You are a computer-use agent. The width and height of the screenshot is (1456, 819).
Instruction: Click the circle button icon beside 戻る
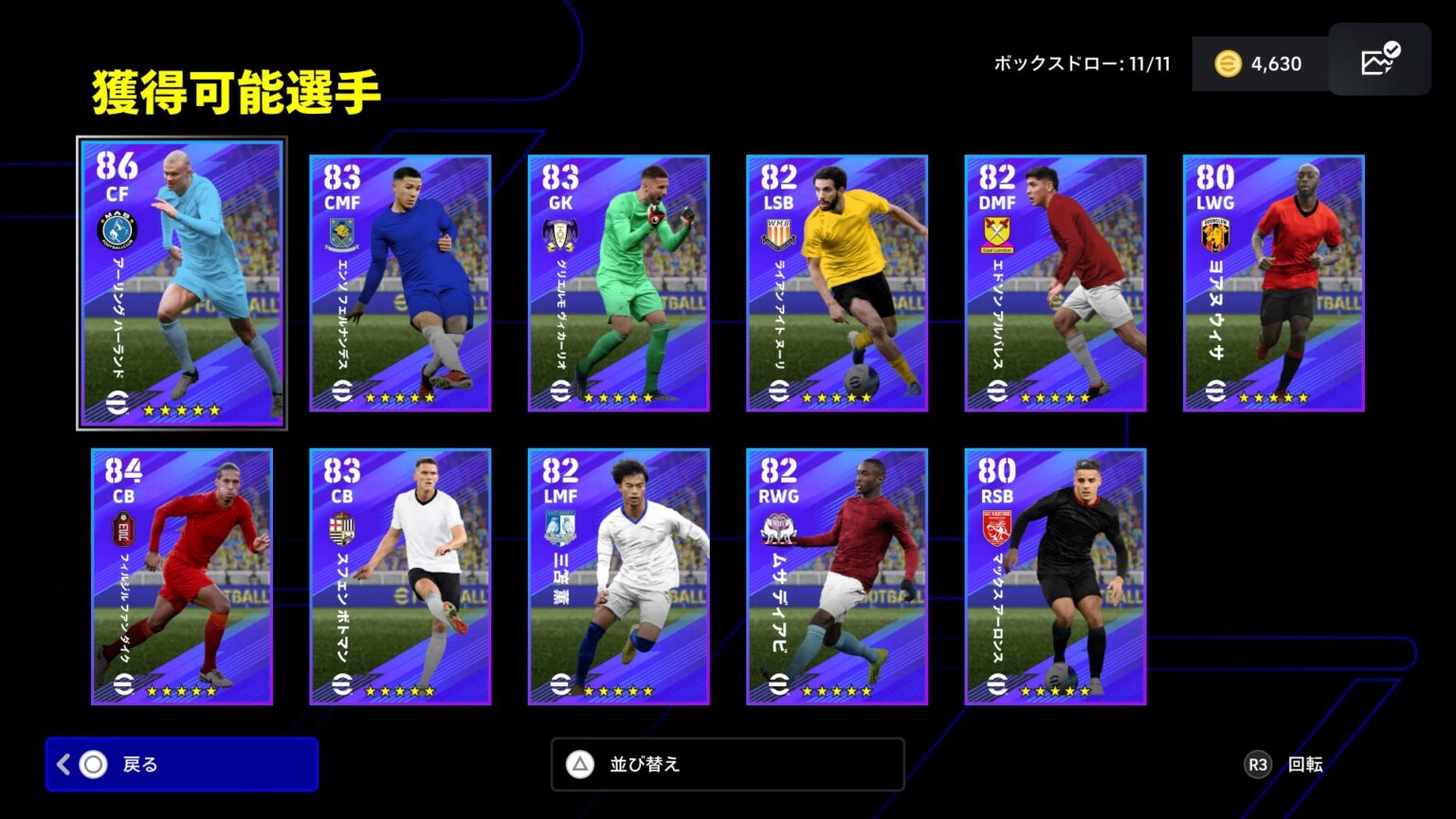pos(95,763)
